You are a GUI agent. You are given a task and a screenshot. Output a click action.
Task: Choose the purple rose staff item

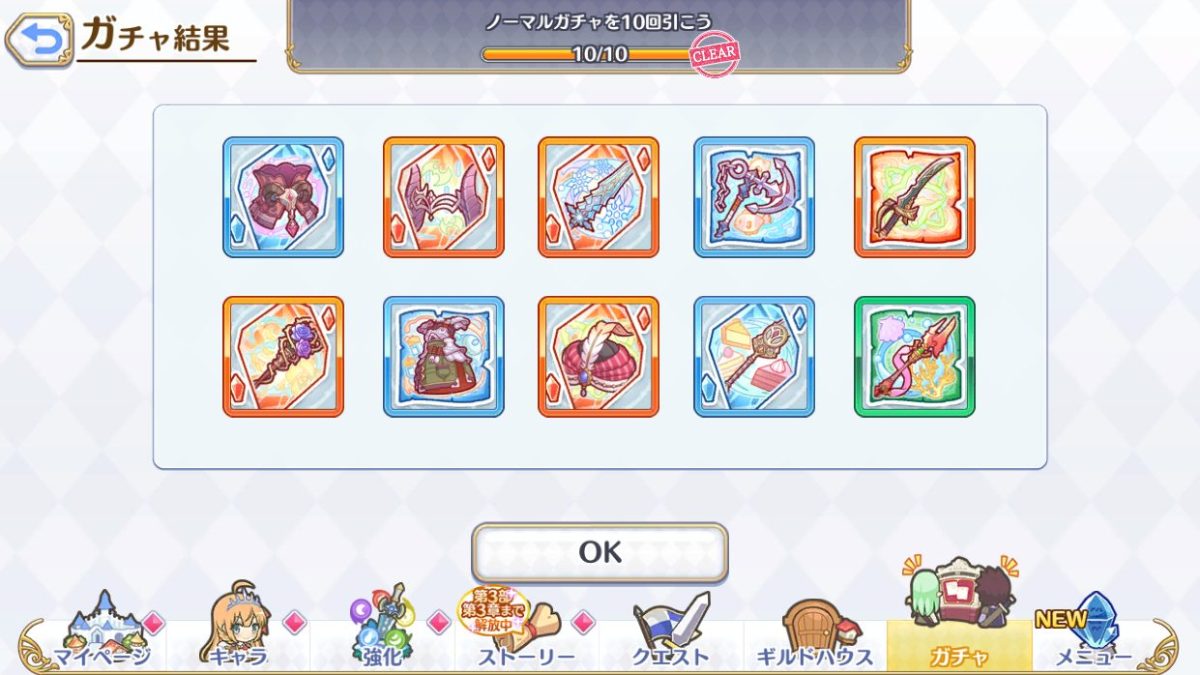283,356
